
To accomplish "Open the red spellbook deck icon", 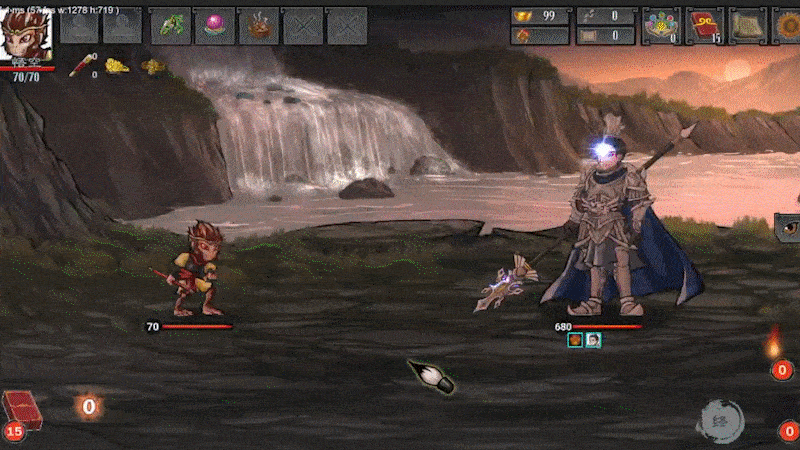I will (704, 25).
